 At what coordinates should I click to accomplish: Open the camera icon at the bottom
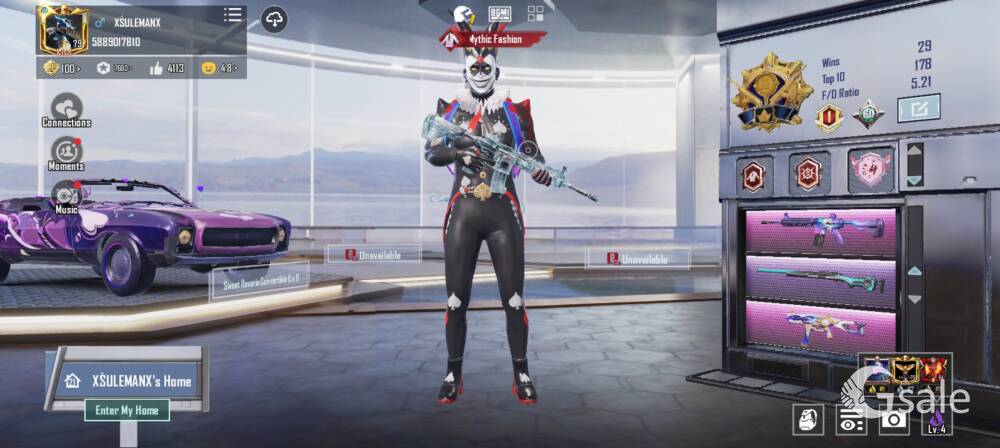pos(890,421)
